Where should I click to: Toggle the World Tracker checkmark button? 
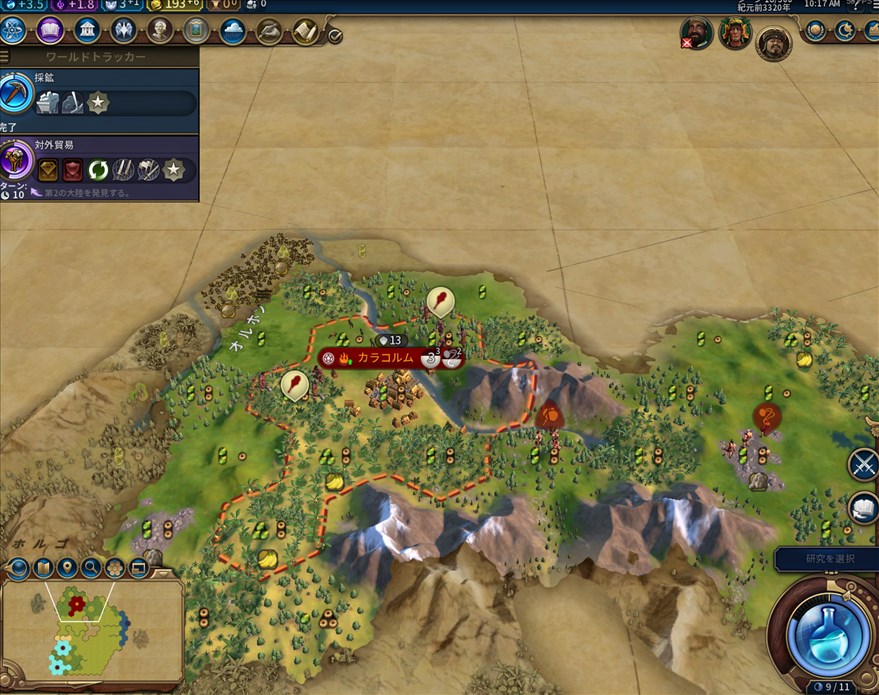tap(335, 36)
